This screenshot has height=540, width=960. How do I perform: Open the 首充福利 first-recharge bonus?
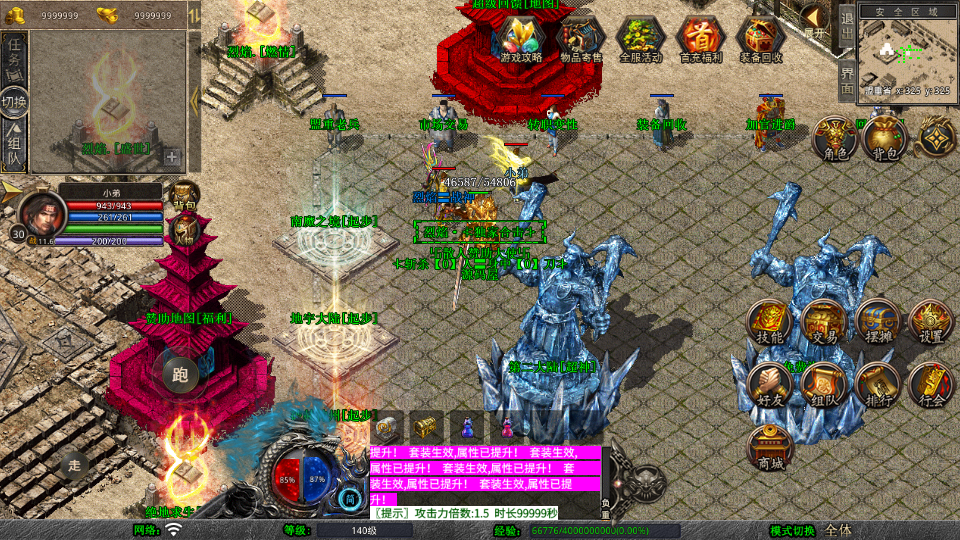pos(701,39)
